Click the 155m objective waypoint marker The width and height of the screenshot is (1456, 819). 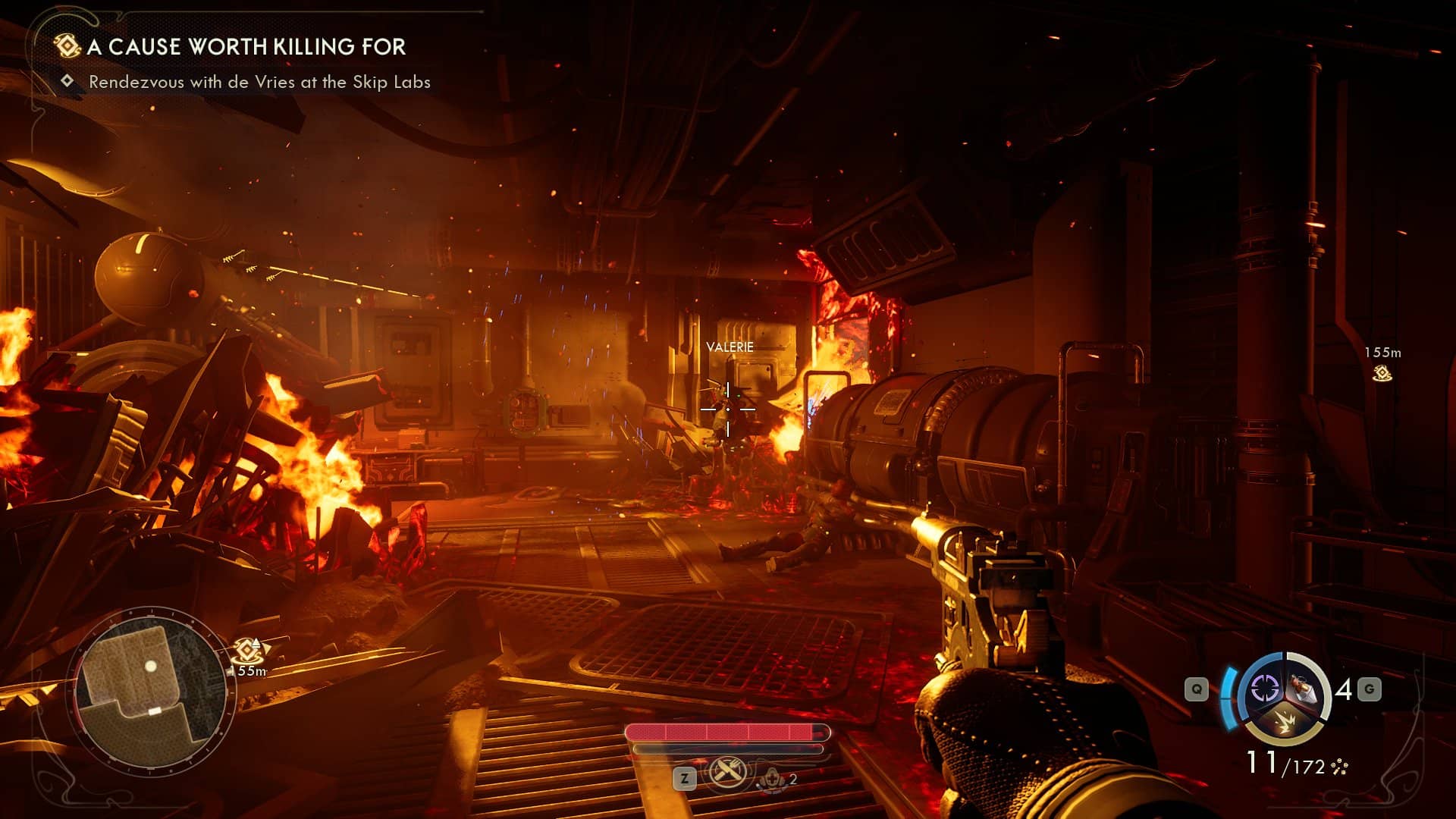pos(1382,372)
